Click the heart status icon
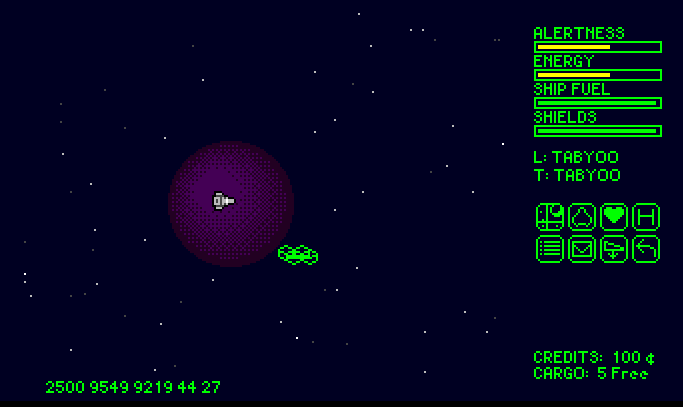This screenshot has height=407, width=683. coord(614,217)
